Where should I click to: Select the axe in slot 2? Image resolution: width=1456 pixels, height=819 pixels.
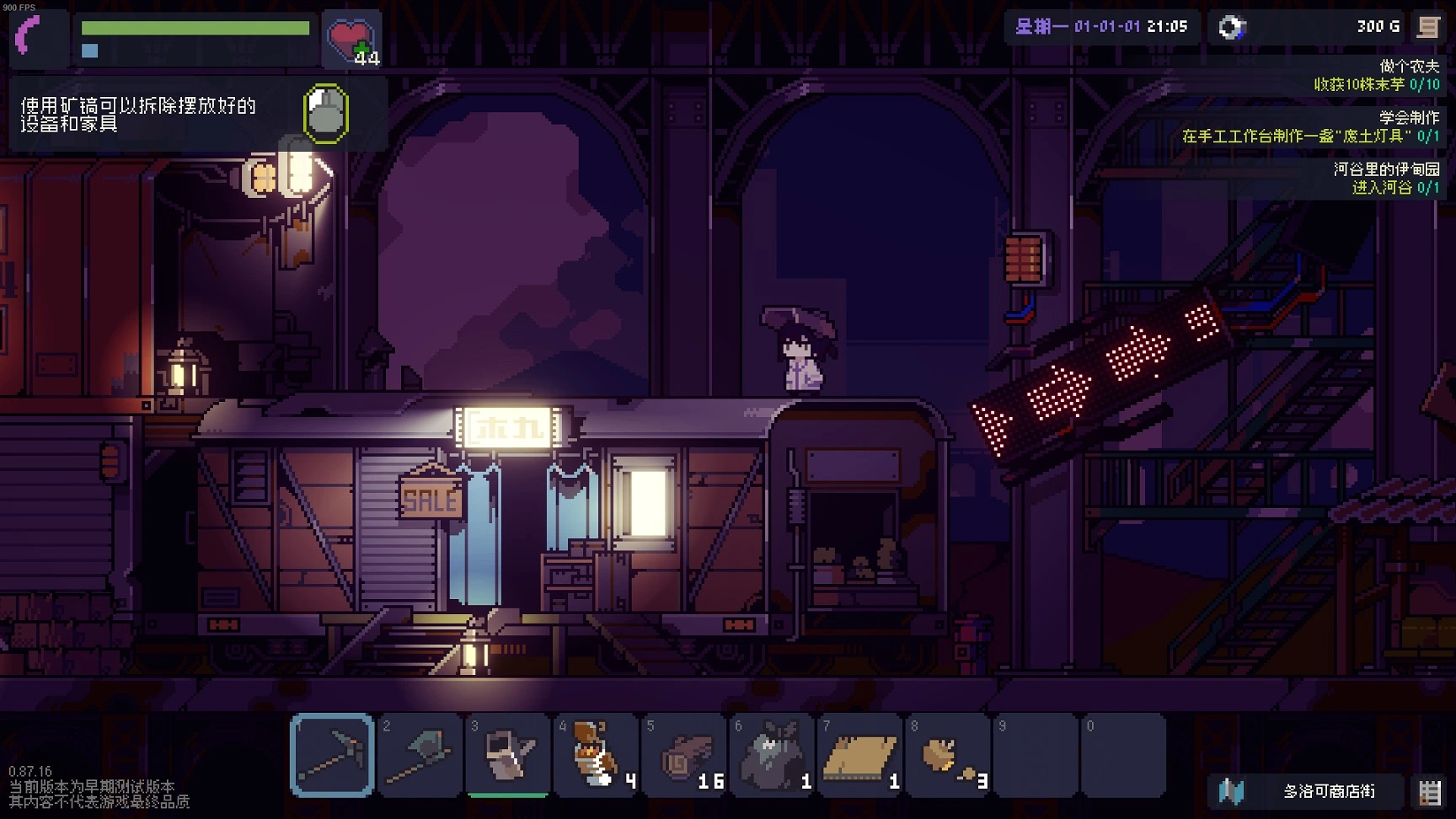pyautogui.click(x=420, y=755)
